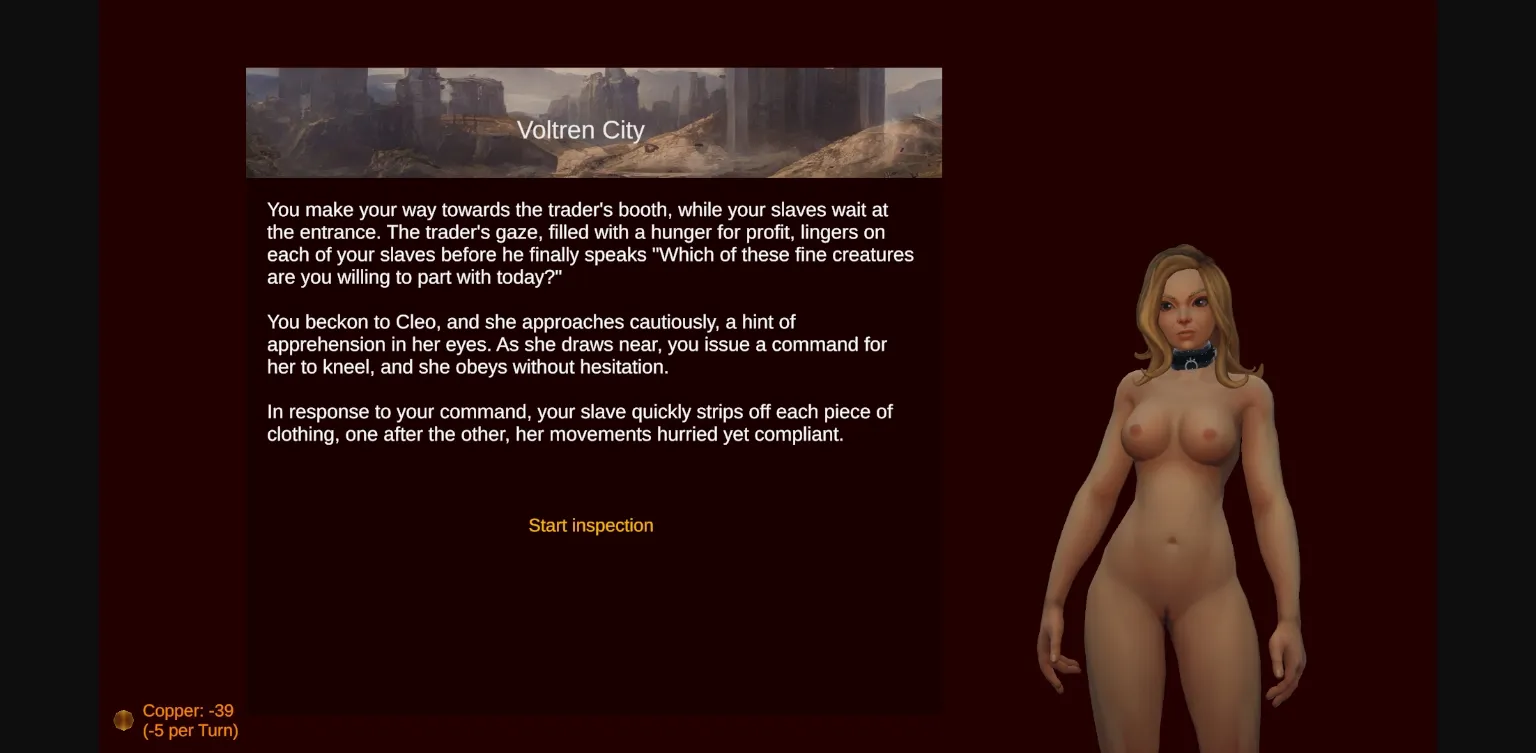Select the Voltren City title text
The height and width of the screenshot is (753, 1536).
coord(581,130)
